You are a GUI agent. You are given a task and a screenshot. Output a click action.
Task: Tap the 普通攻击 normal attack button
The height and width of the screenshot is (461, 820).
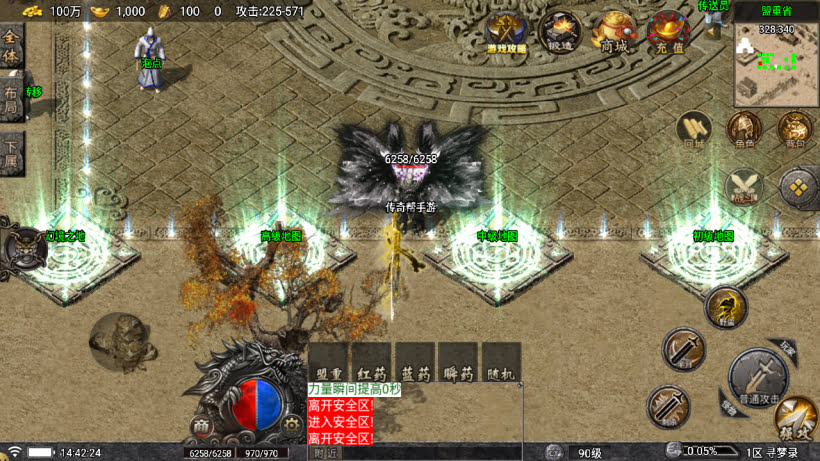click(757, 378)
